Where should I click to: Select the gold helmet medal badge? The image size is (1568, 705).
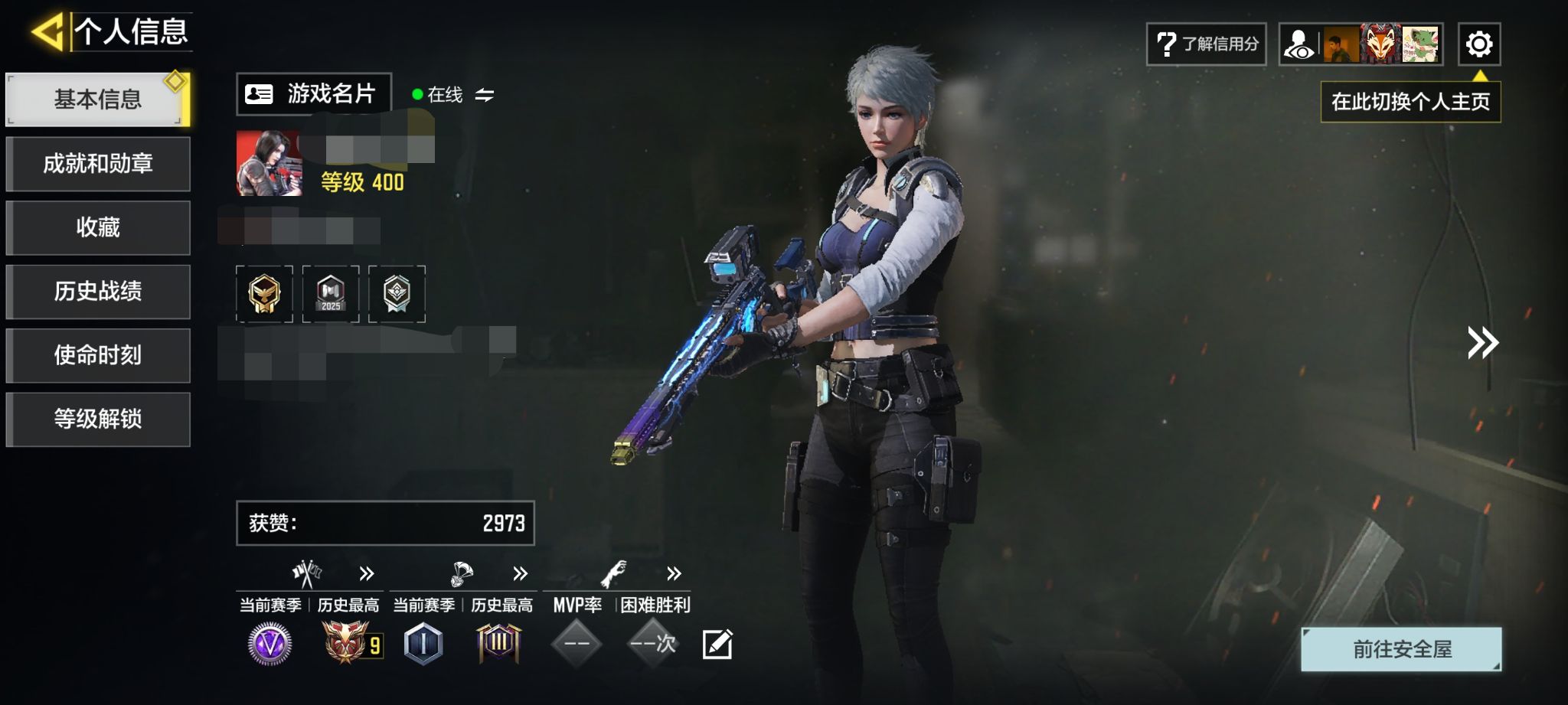tap(264, 294)
